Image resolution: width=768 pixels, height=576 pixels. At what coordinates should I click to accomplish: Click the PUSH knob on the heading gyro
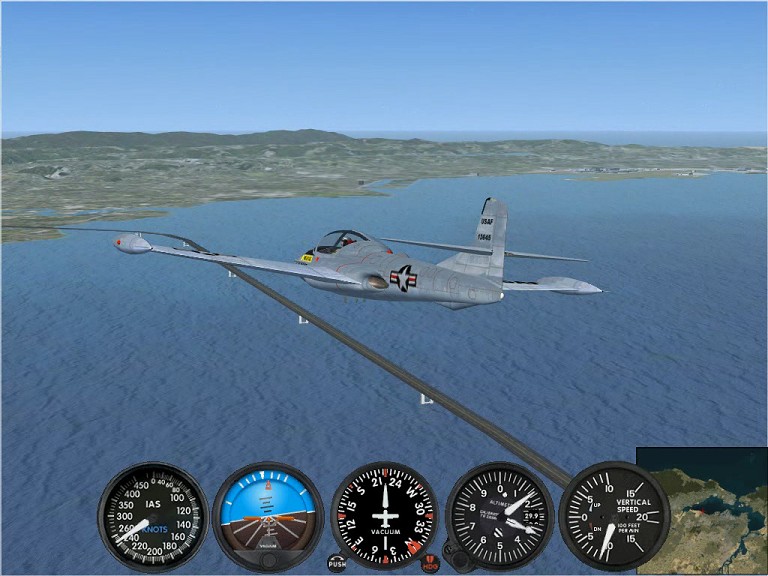337,563
